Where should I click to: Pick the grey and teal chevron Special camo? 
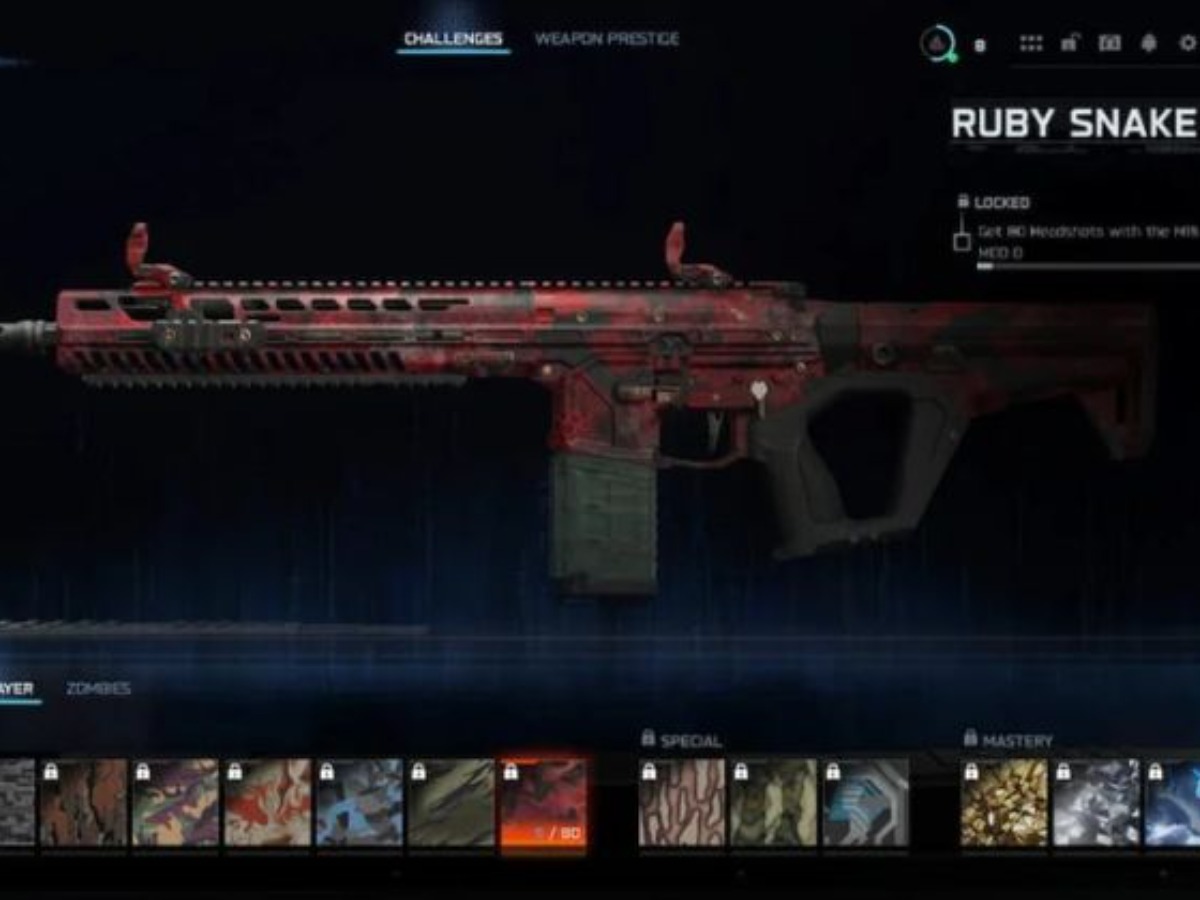[865, 803]
